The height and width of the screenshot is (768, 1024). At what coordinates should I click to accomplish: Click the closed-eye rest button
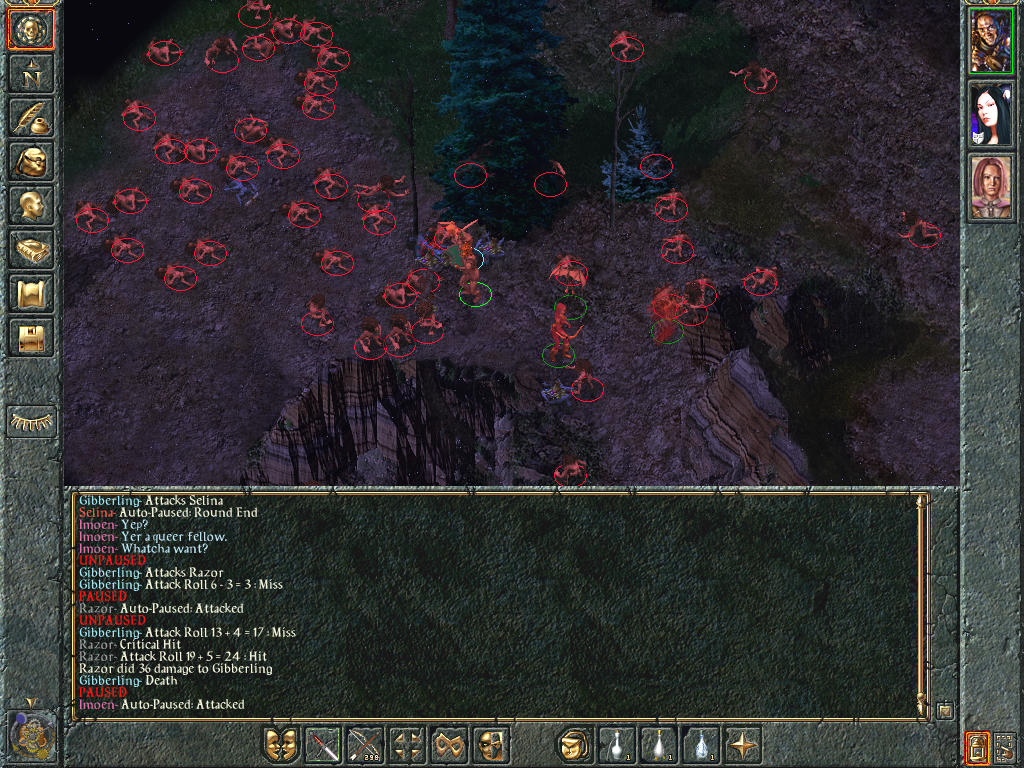31,422
